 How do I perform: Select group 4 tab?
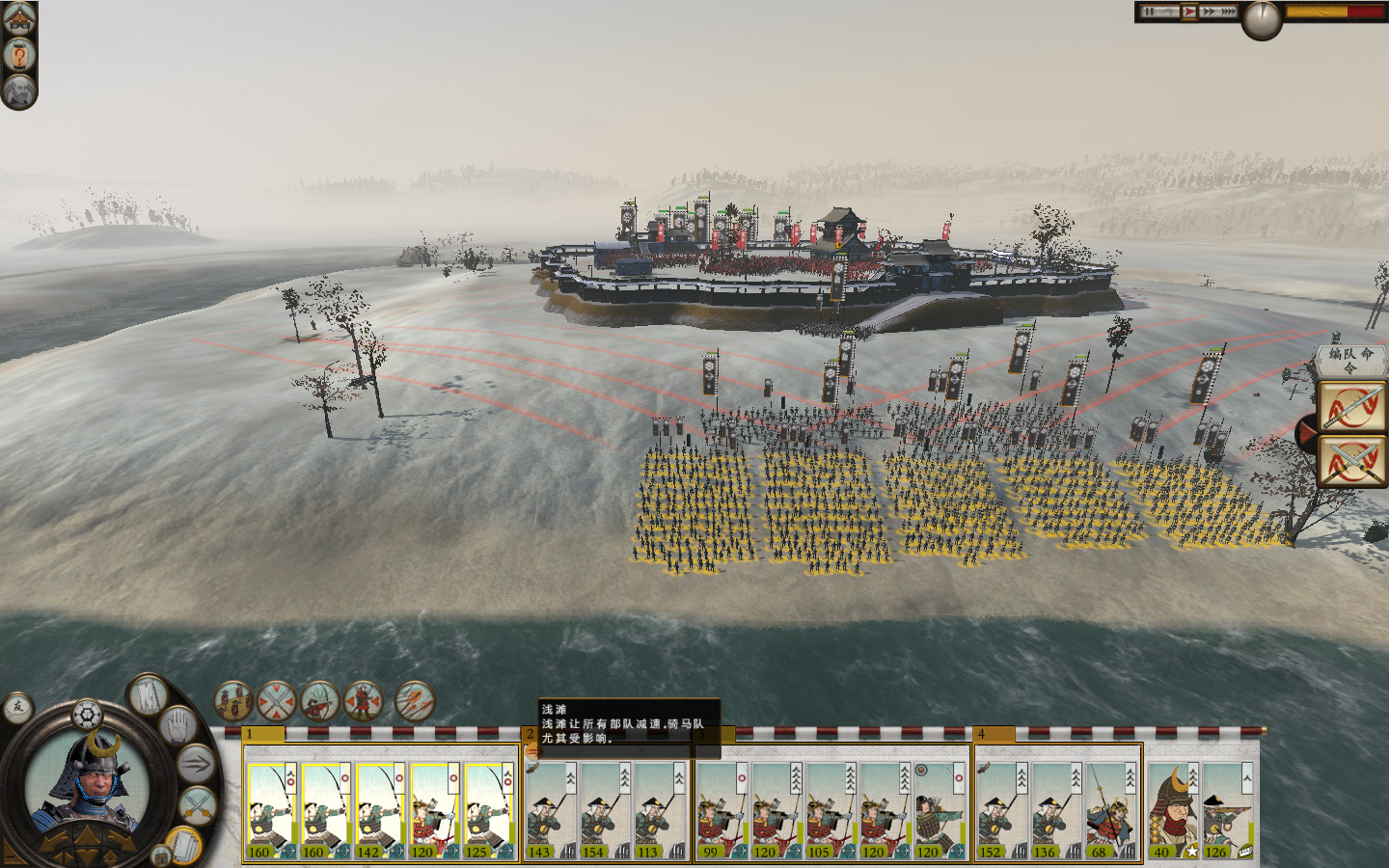click(994, 734)
